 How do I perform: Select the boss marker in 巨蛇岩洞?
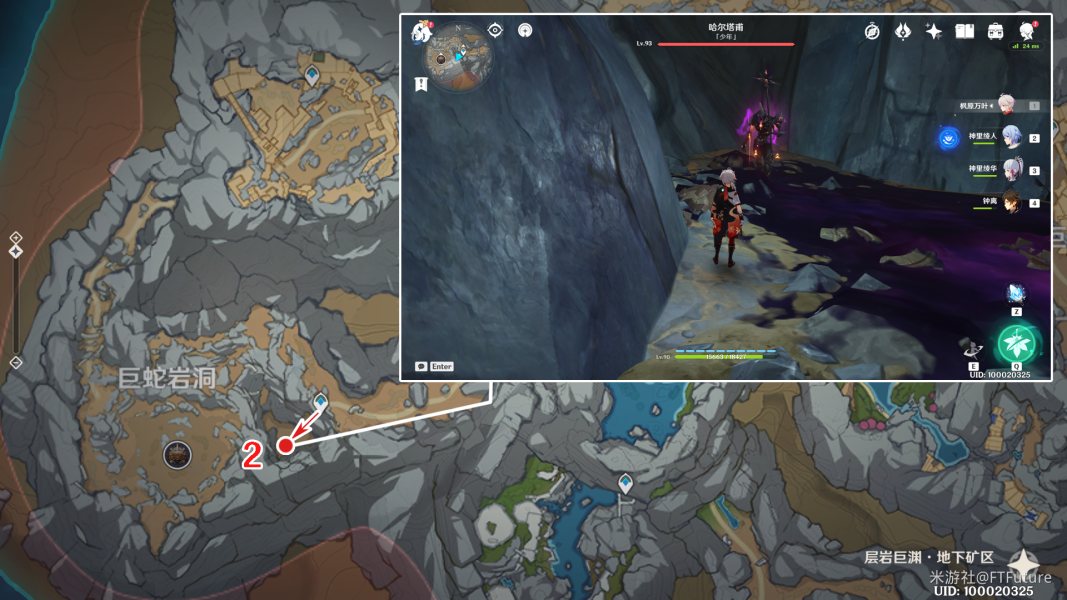(177, 455)
